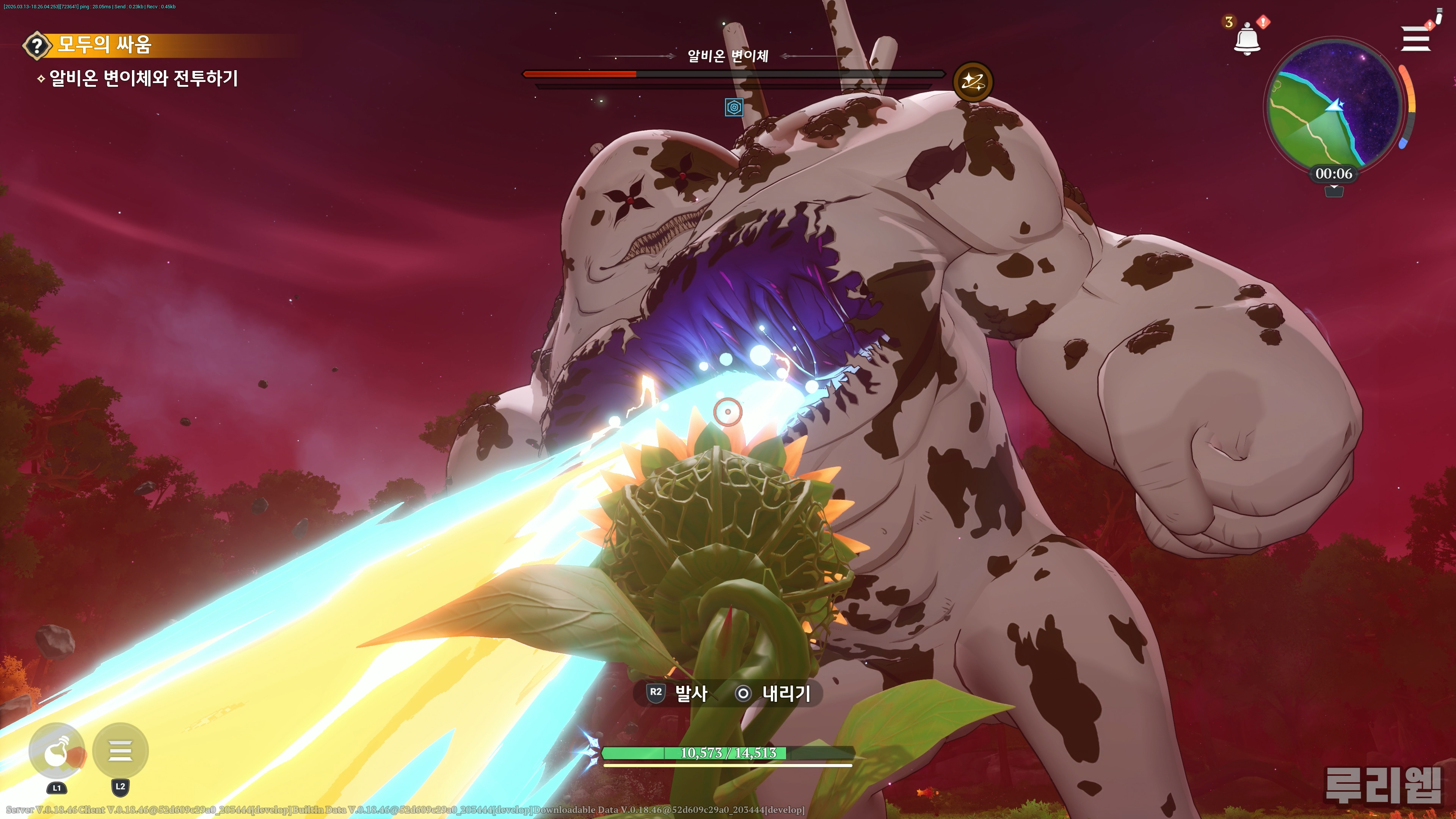Open the three-line list quick slot

click(x=121, y=751)
